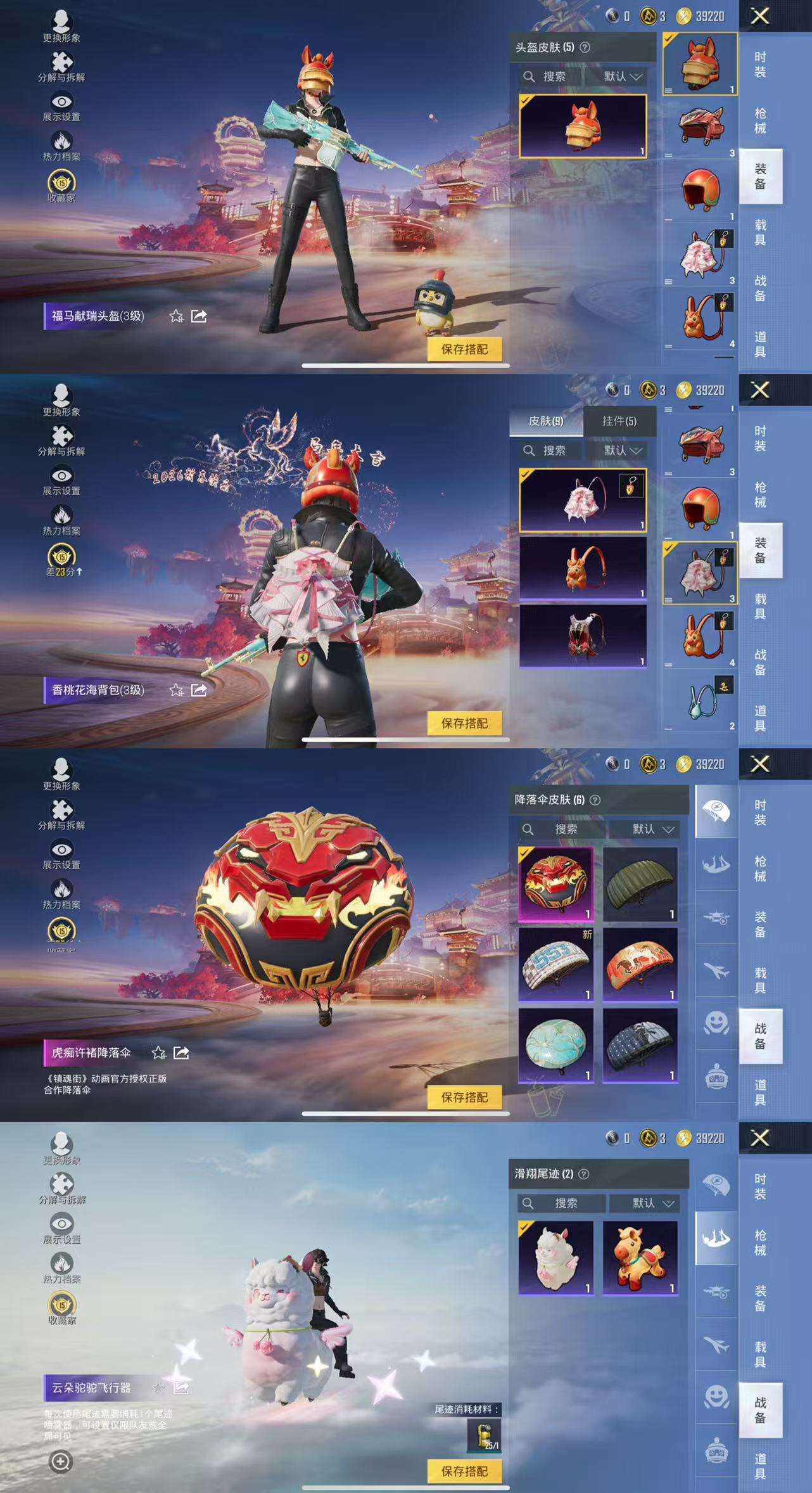This screenshot has width=812, height=1493.
Task: Show help for 降落伞皮肤 (6)
Action: [595, 800]
